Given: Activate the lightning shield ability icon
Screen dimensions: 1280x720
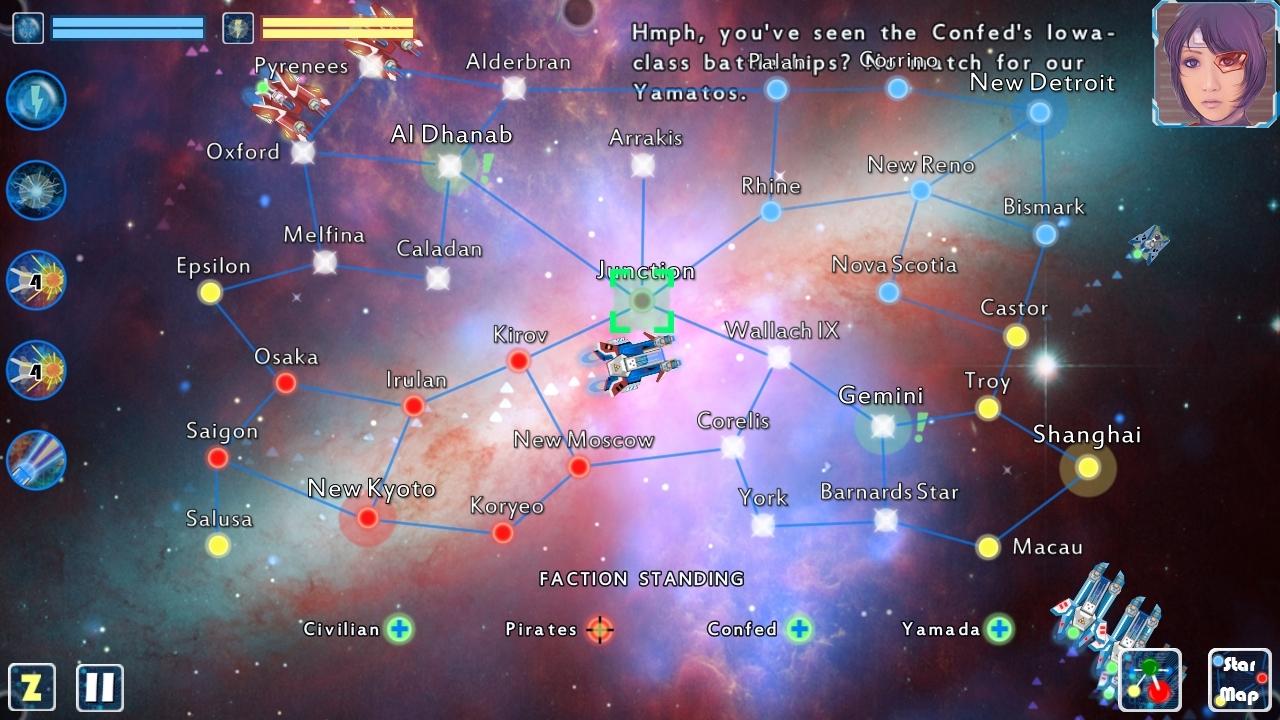Looking at the screenshot, I should (x=35, y=101).
